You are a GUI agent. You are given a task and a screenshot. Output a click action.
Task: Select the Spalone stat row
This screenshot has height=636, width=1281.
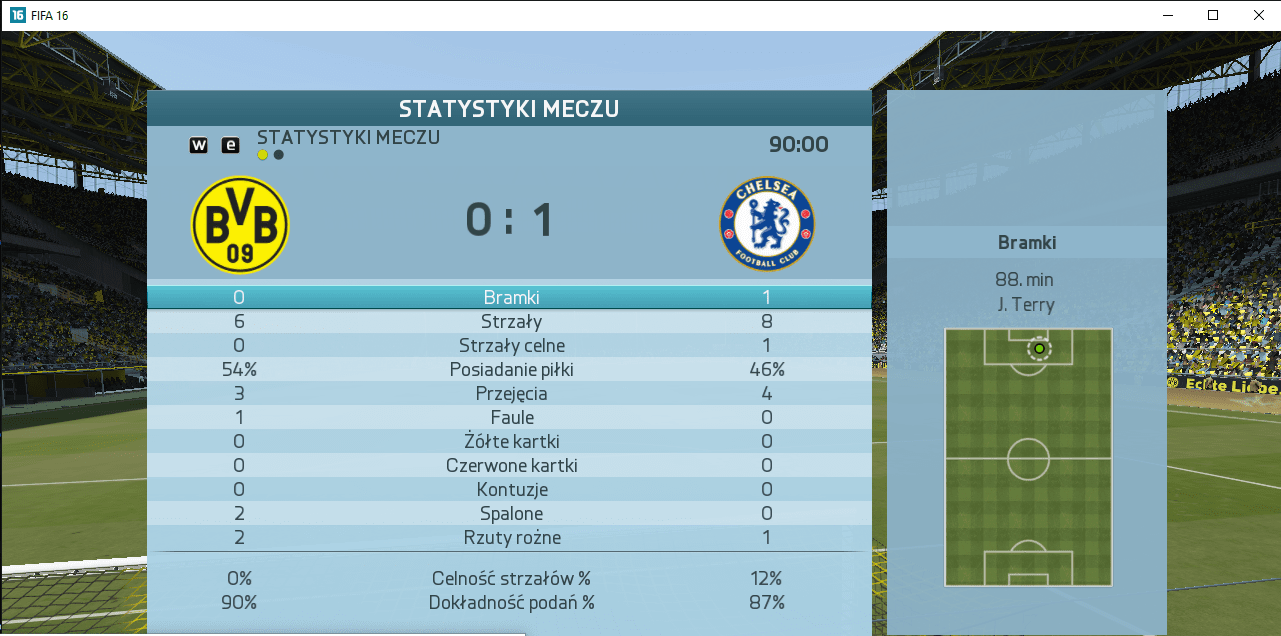click(509, 513)
